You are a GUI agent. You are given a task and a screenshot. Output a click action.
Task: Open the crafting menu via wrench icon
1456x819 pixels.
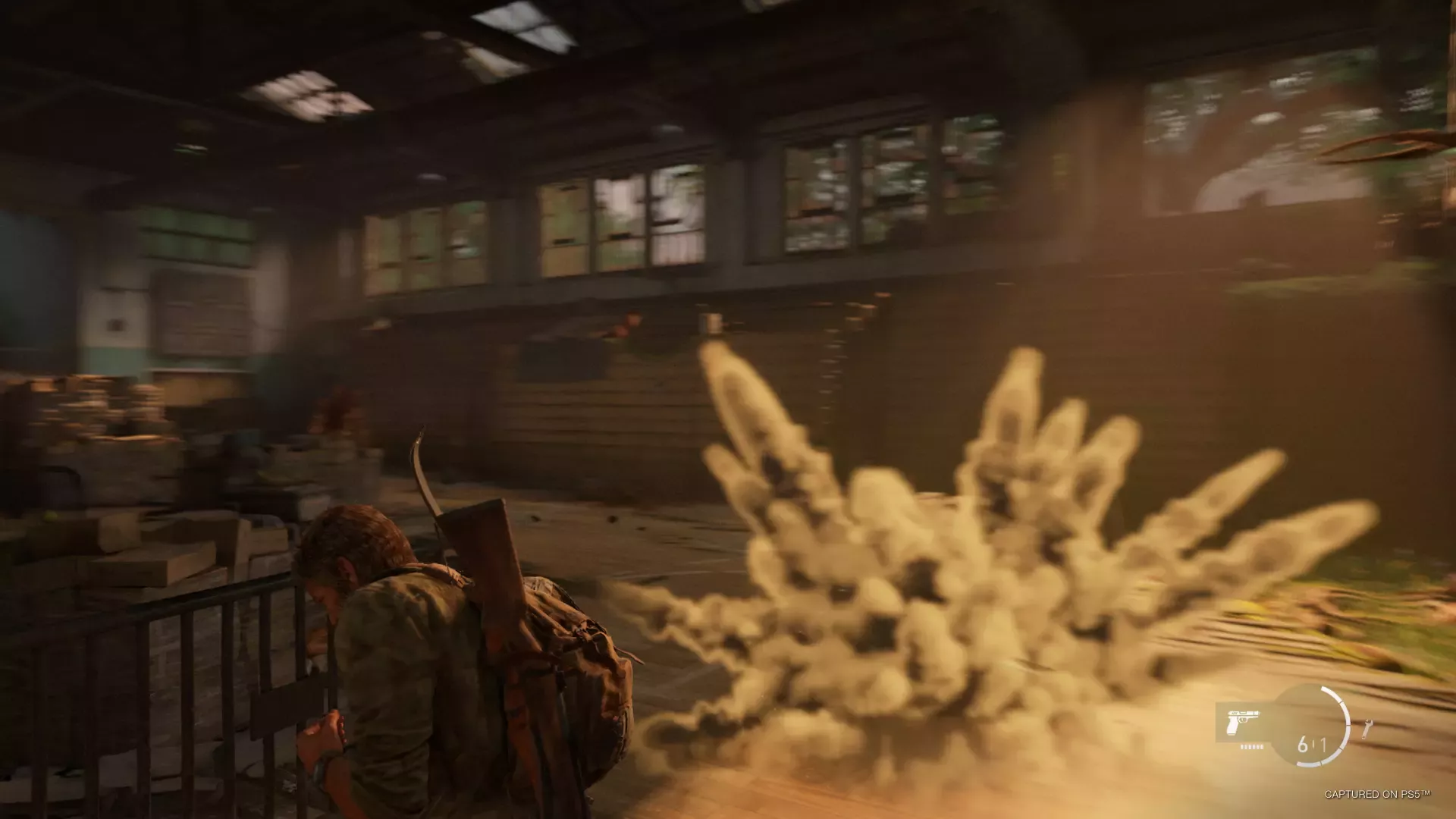1367,728
